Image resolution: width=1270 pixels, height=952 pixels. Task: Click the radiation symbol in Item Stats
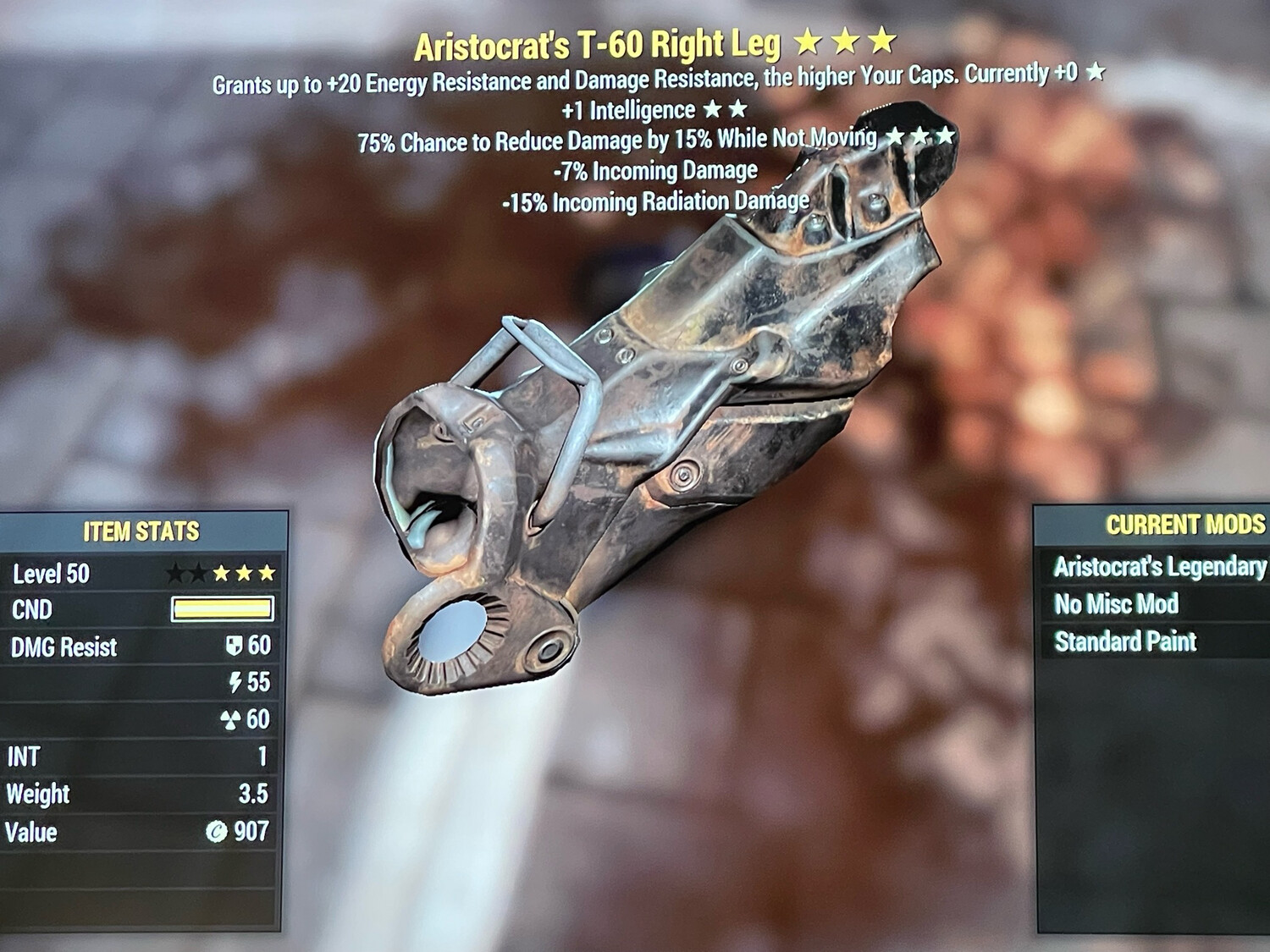tap(230, 721)
